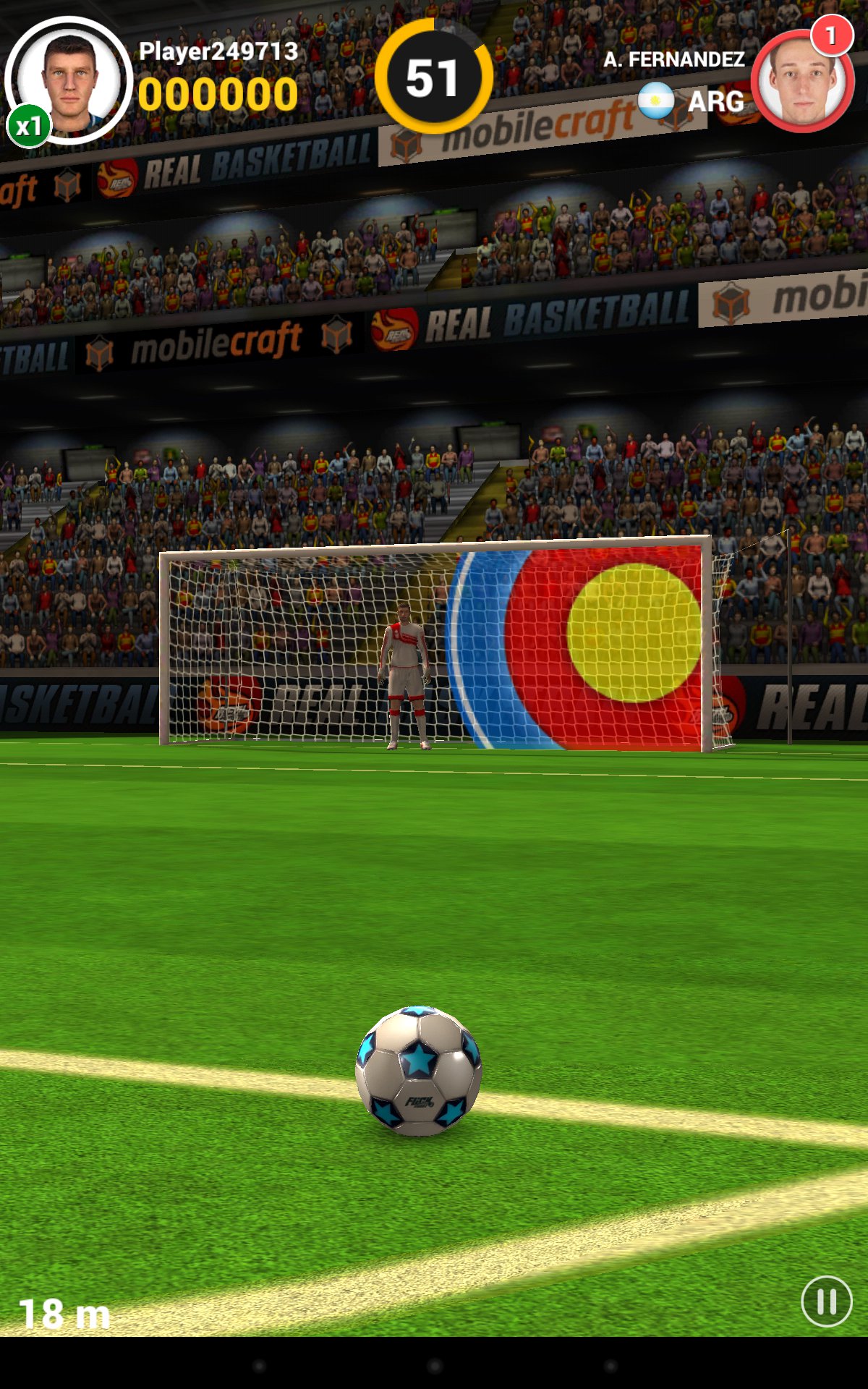Select opponent A. Fernandez's portrait
Viewport: 868px width, 1389px height.
click(801, 82)
